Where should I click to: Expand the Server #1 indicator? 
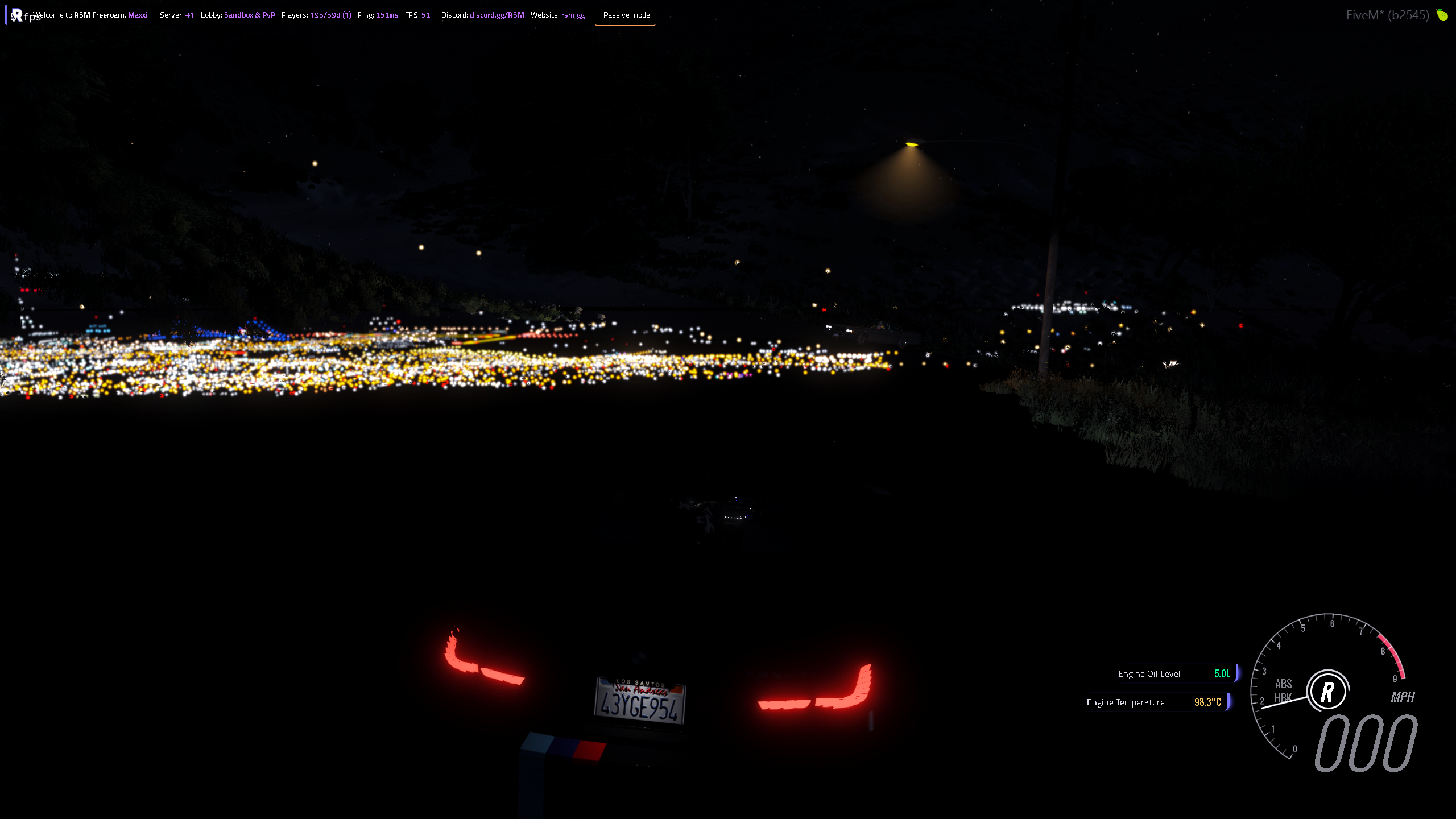point(177,15)
